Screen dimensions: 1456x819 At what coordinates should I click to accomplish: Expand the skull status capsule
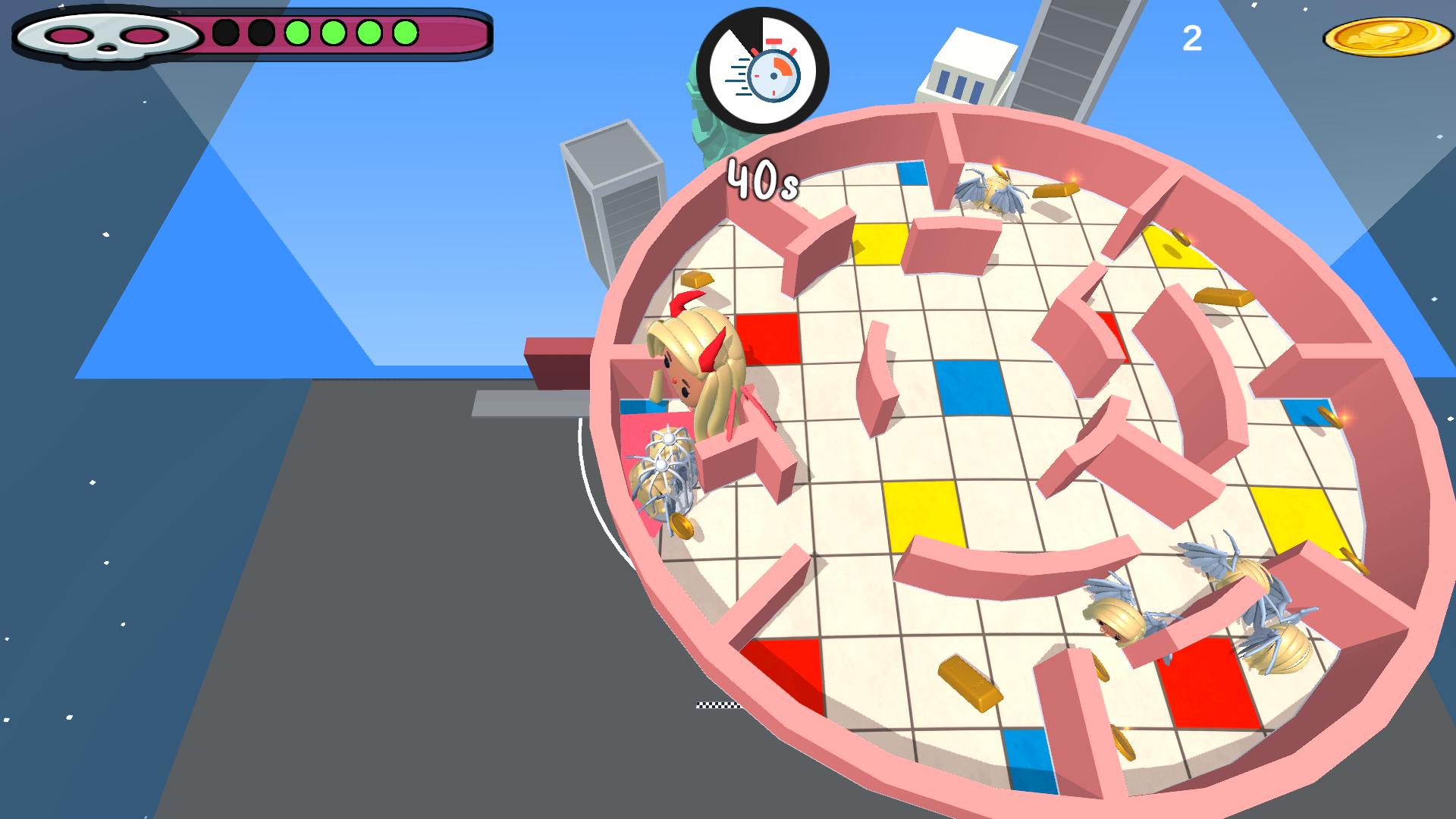(x=106, y=36)
